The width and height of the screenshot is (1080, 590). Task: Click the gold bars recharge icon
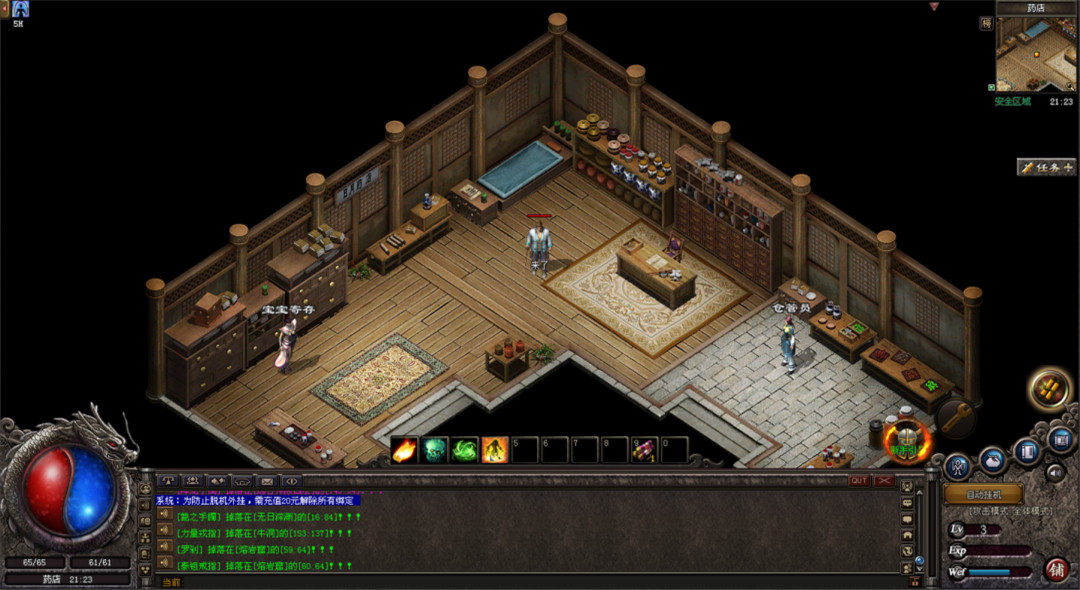pos(1049,388)
